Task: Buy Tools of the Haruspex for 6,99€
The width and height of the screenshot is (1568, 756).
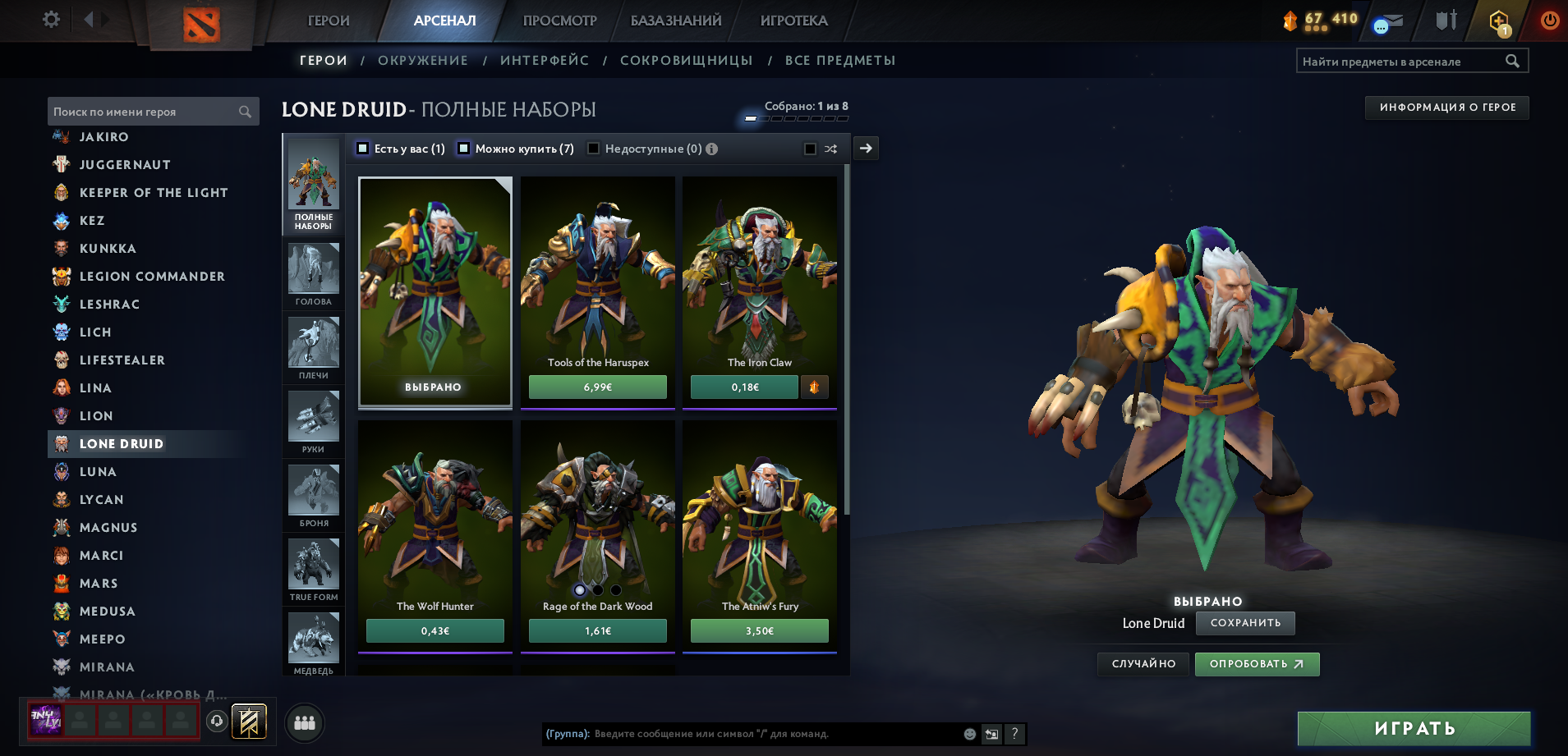Action: click(597, 387)
